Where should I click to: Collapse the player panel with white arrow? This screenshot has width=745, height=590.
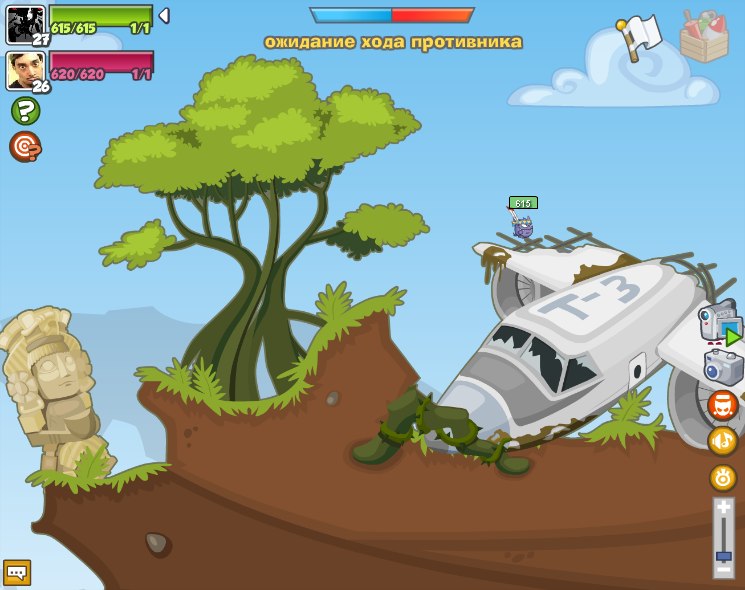[x=164, y=16]
